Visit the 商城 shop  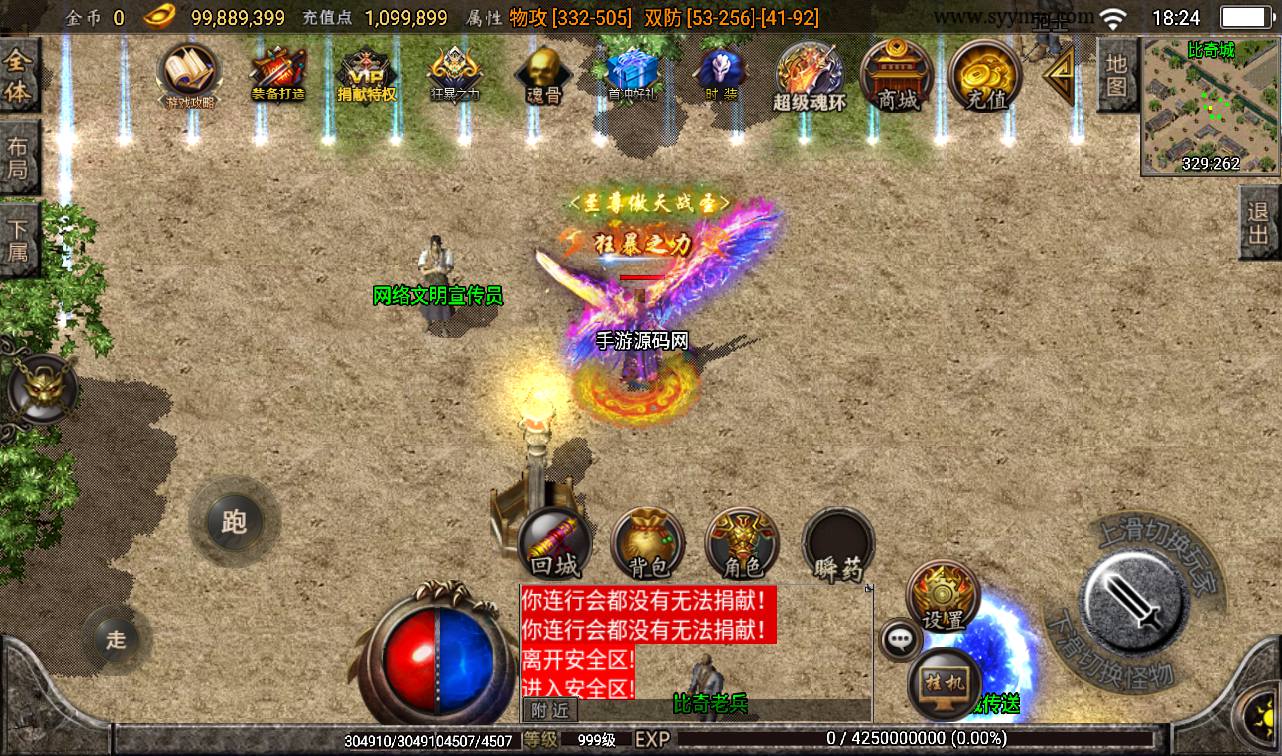coord(896,76)
